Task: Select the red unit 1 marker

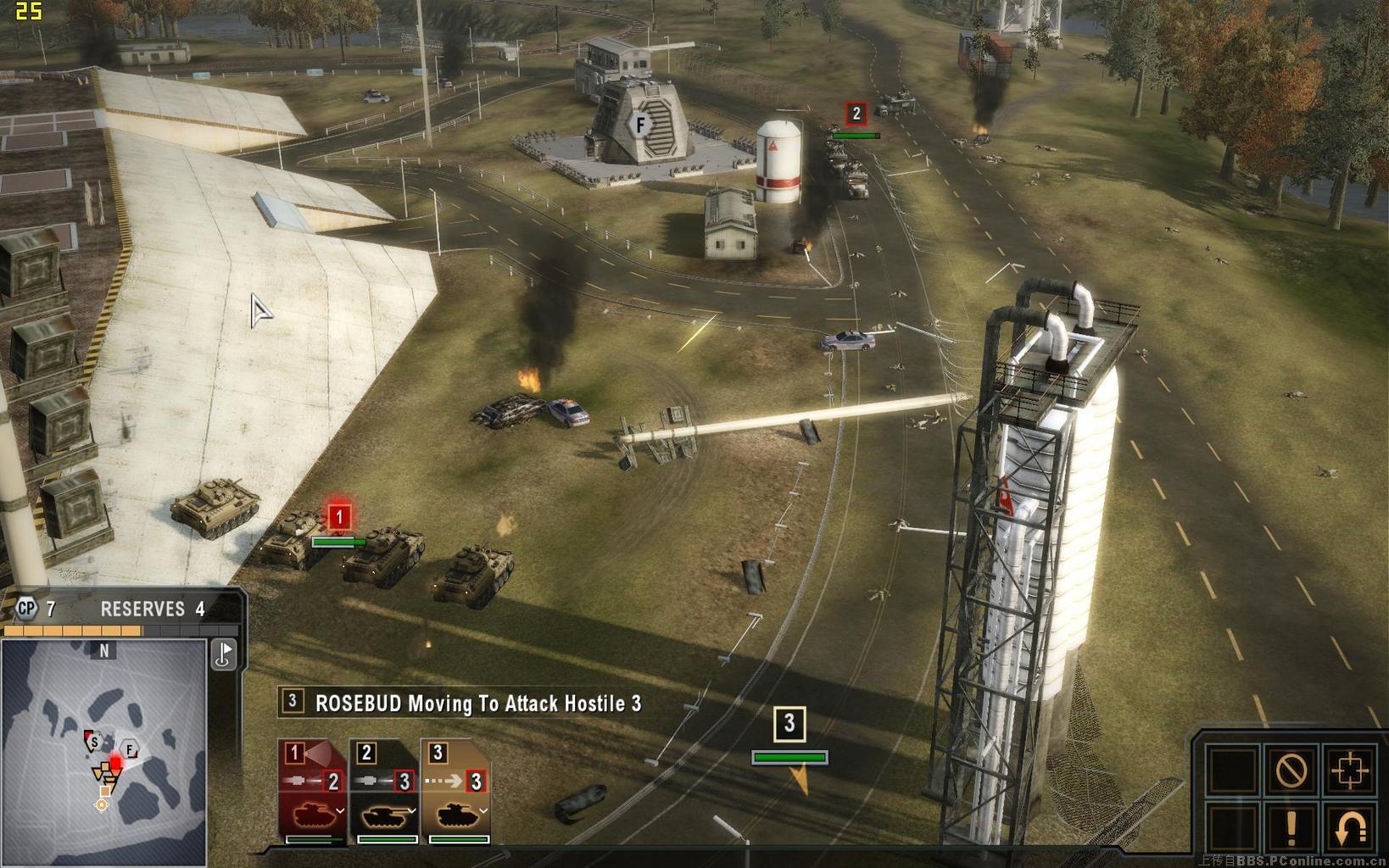Action: tap(339, 516)
